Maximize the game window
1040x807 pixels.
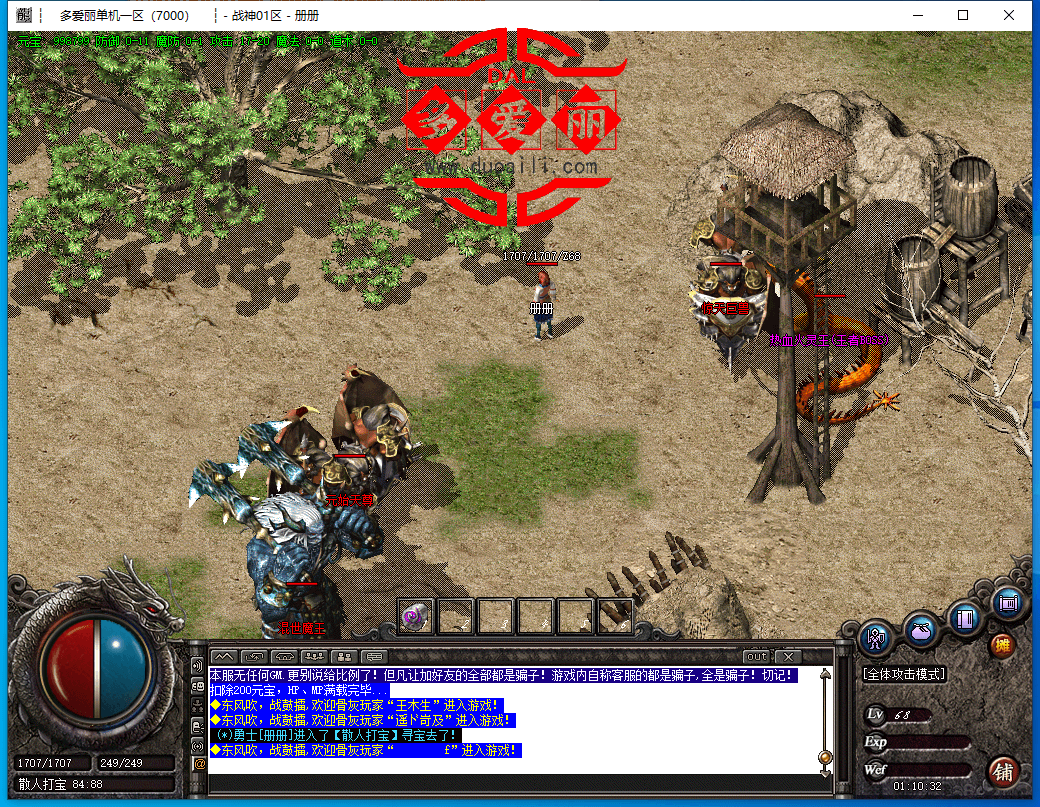tap(963, 15)
